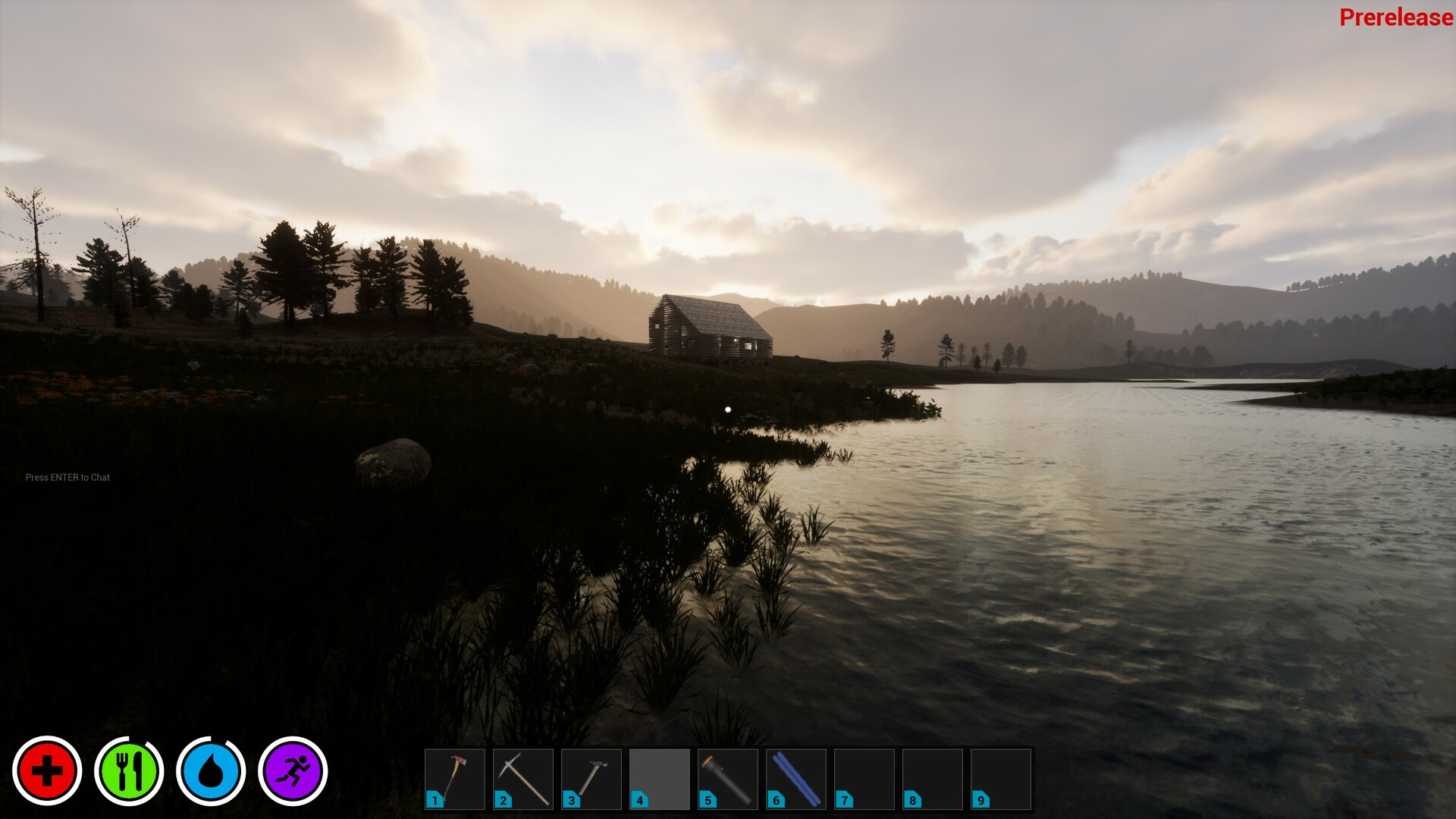The height and width of the screenshot is (819, 1456).
Task: Select the blue glowsticks in hotbar slot 6
Action: tap(796, 778)
